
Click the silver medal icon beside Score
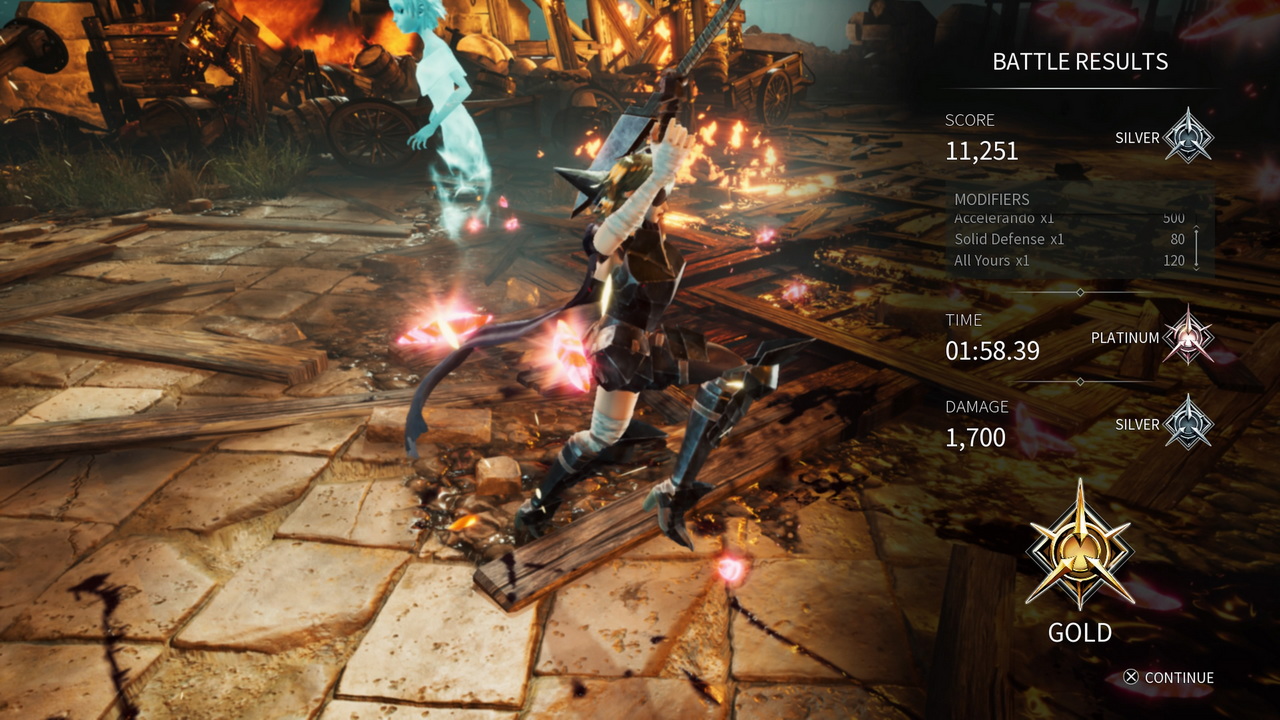pyautogui.click(x=1190, y=136)
